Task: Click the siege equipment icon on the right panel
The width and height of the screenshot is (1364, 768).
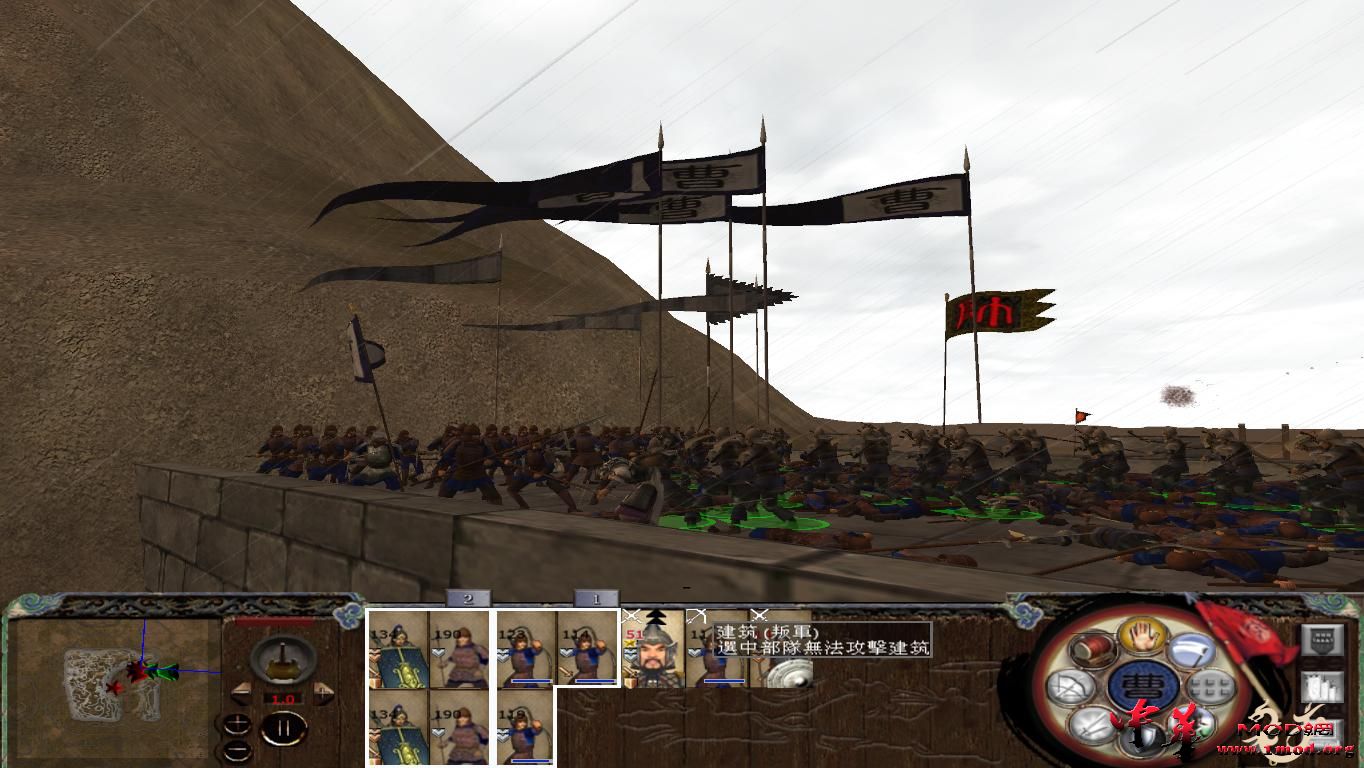Action: (x=1323, y=686)
